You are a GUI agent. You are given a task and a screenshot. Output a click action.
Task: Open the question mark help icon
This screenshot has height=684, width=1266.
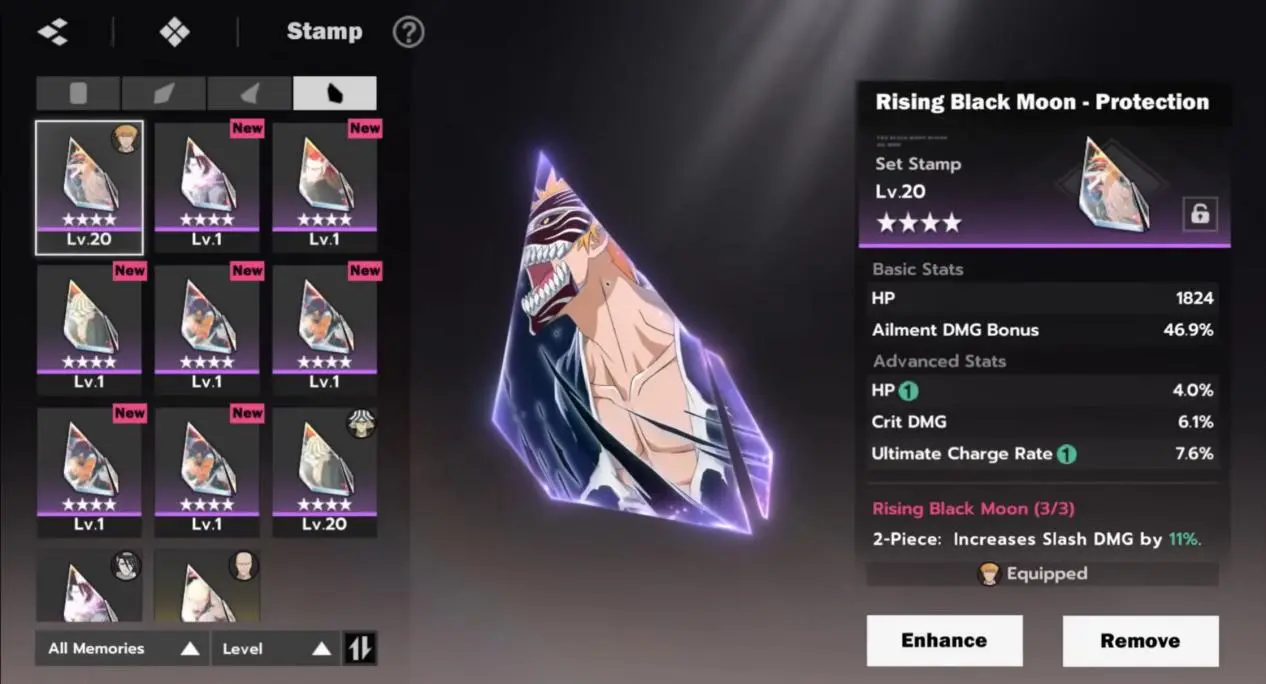(408, 32)
